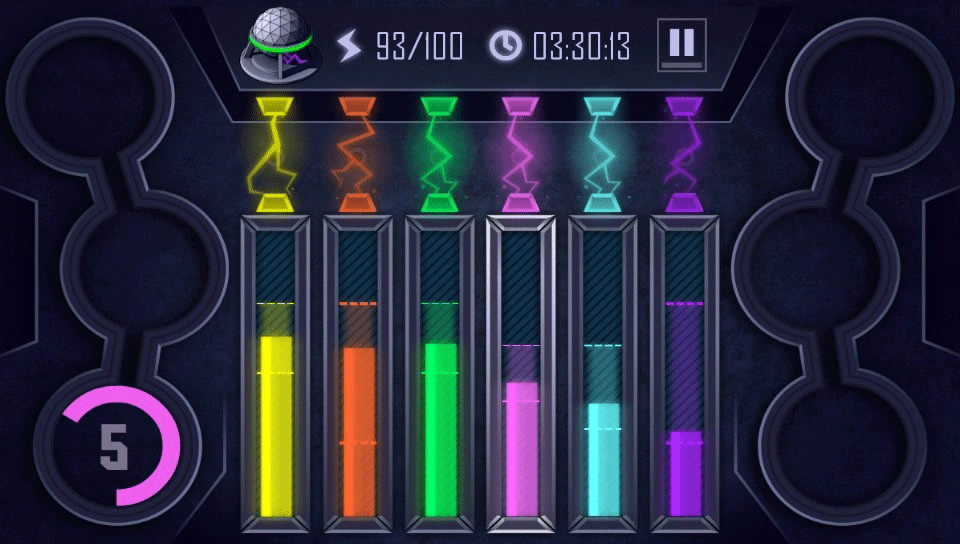Choose the green energy tube
Screen dimensions: 960x544
pos(439,375)
